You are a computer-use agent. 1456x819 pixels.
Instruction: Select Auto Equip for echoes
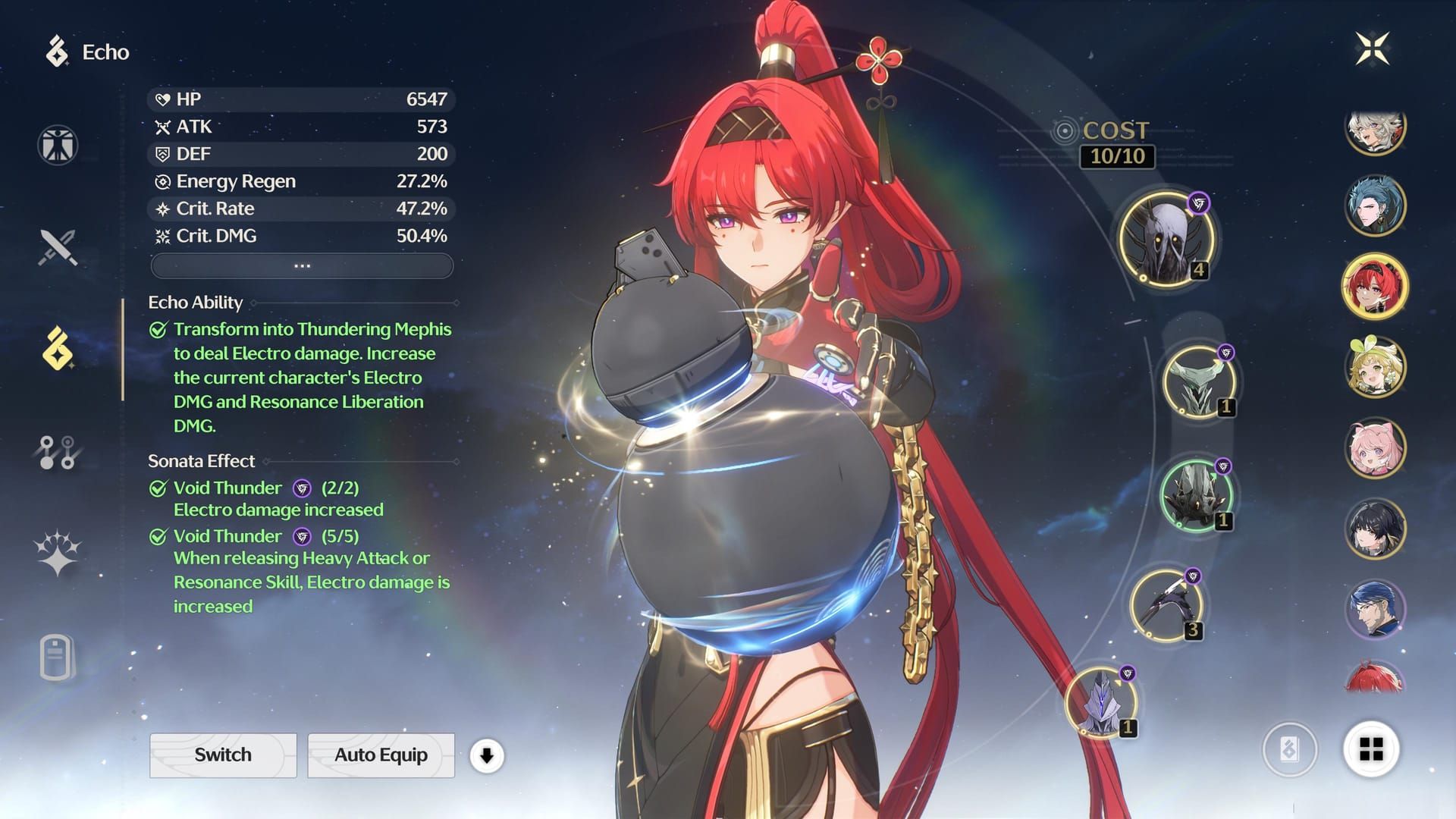[381, 755]
